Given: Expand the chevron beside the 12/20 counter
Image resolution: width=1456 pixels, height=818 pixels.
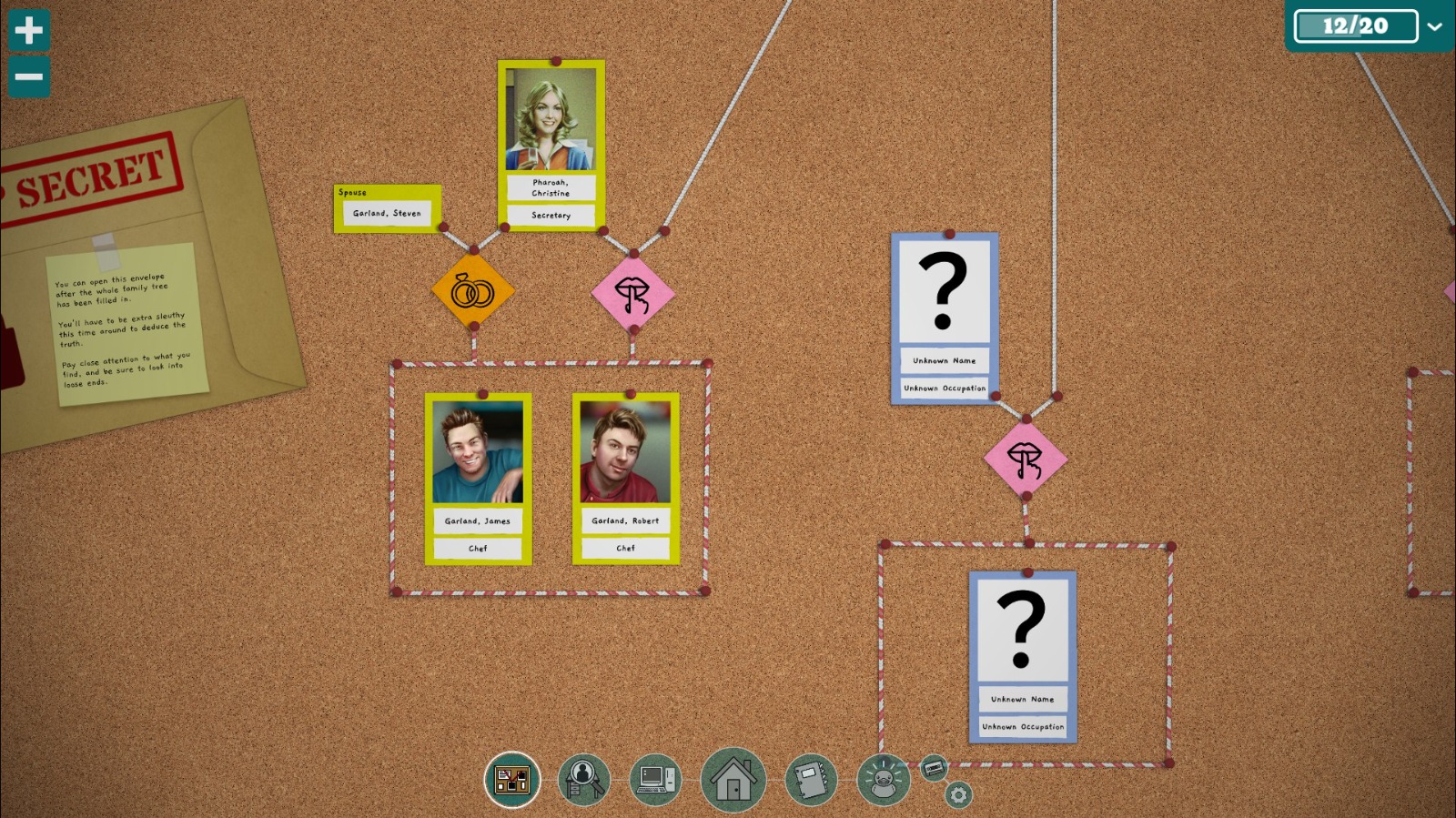Looking at the screenshot, I should point(1436,25).
